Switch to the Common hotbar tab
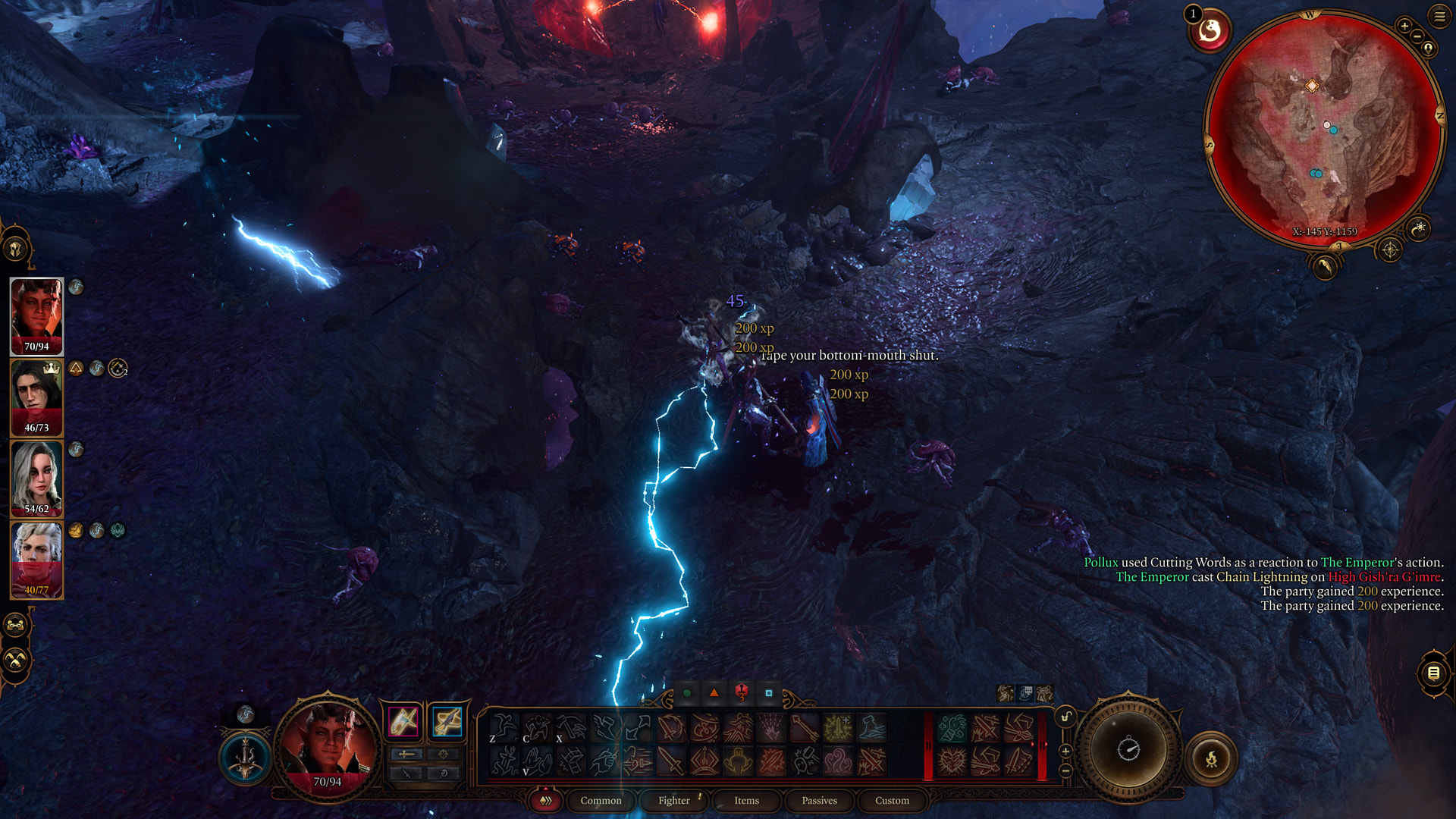The image size is (1456, 819). click(x=601, y=800)
